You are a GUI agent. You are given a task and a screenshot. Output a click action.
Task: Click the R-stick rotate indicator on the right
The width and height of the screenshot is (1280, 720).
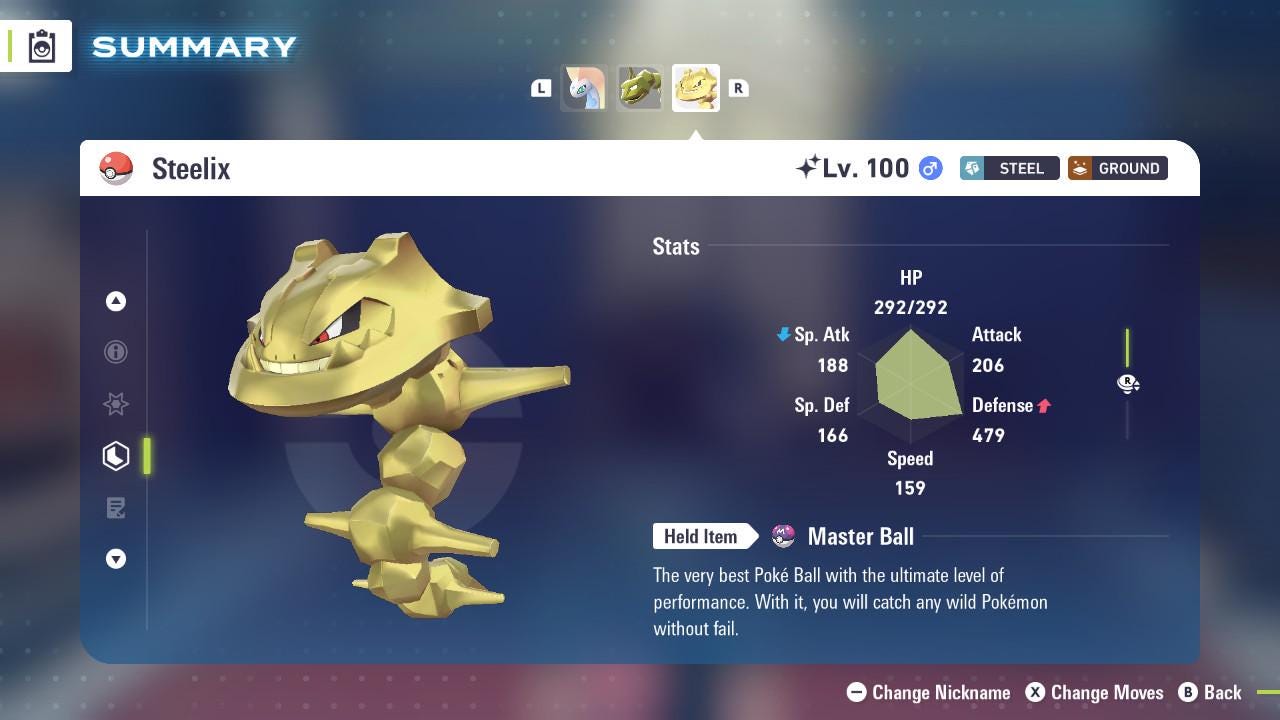click(1128, 384)
